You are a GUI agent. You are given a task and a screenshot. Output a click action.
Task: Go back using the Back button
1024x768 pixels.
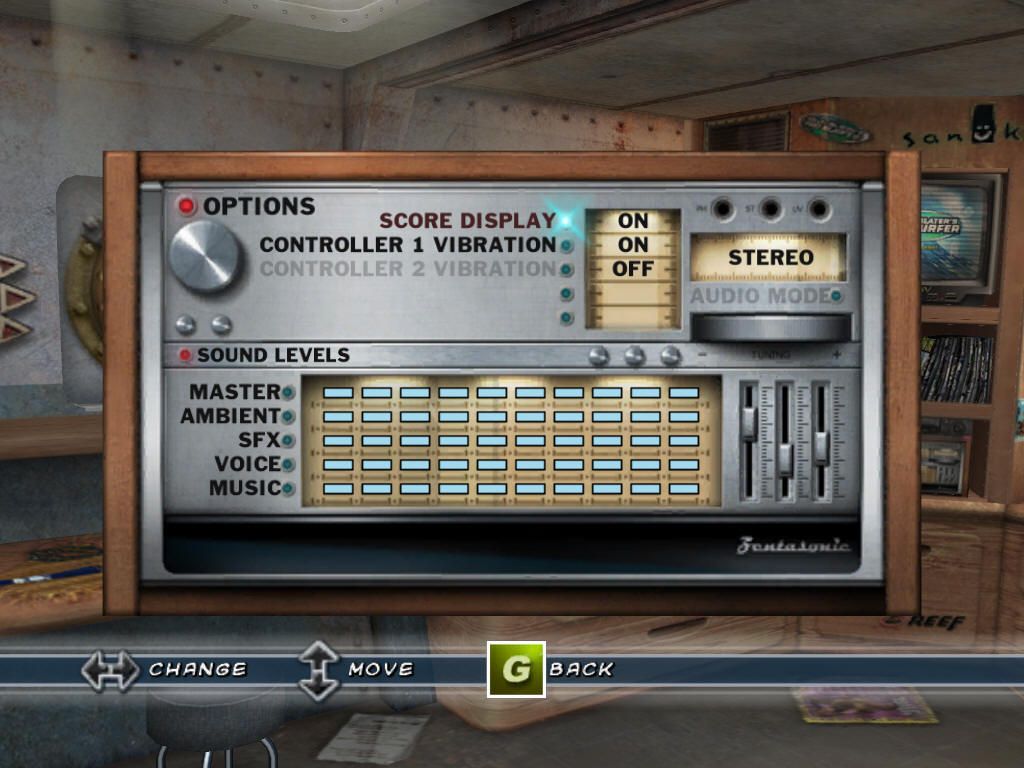pyautogui.click(x=516, y=669)
